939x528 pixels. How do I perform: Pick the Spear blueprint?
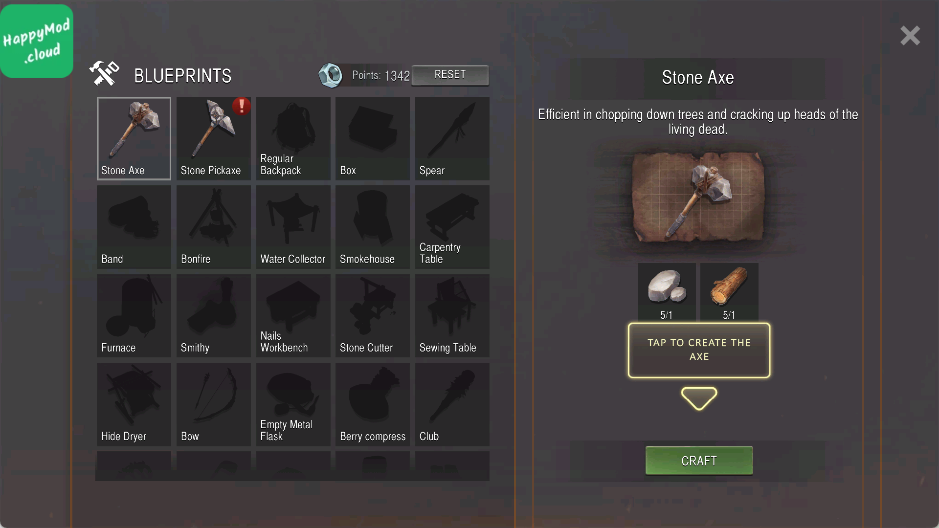point(452,138)
